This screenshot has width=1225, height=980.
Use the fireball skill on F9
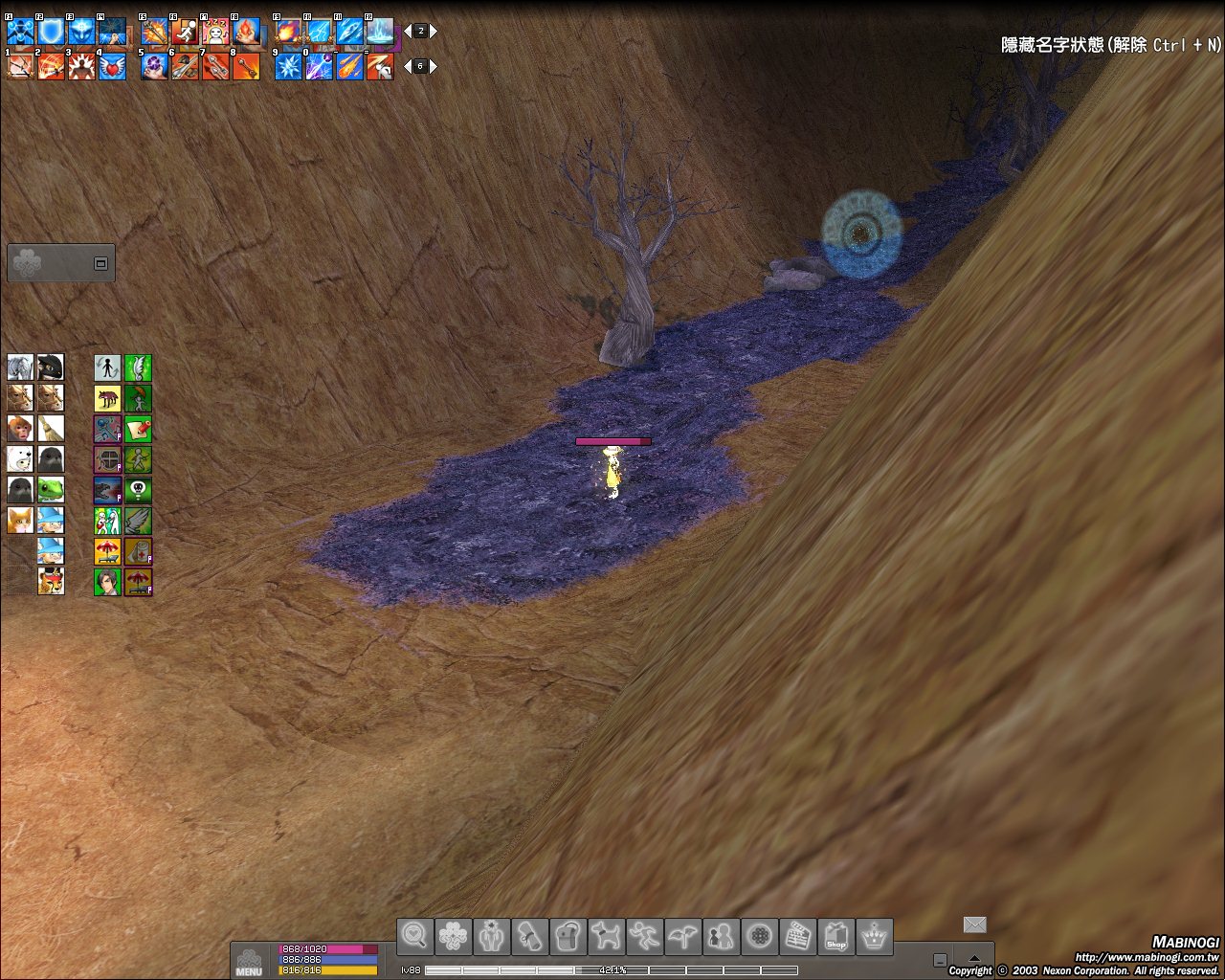[x=288, y=33]
